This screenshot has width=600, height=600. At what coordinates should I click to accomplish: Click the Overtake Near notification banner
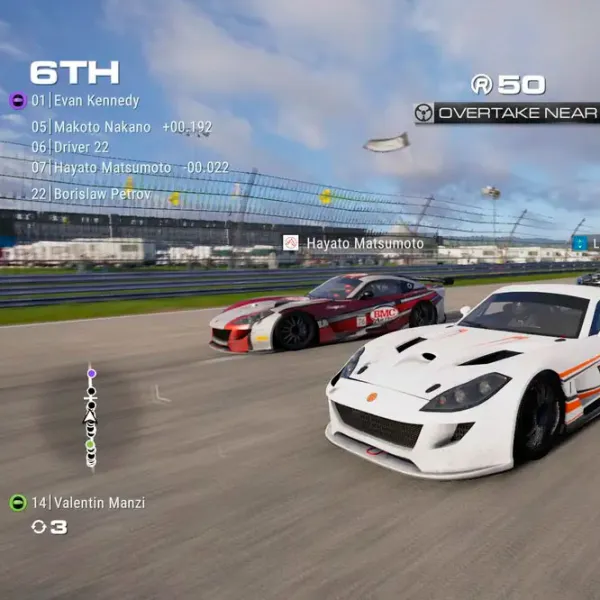507,113
